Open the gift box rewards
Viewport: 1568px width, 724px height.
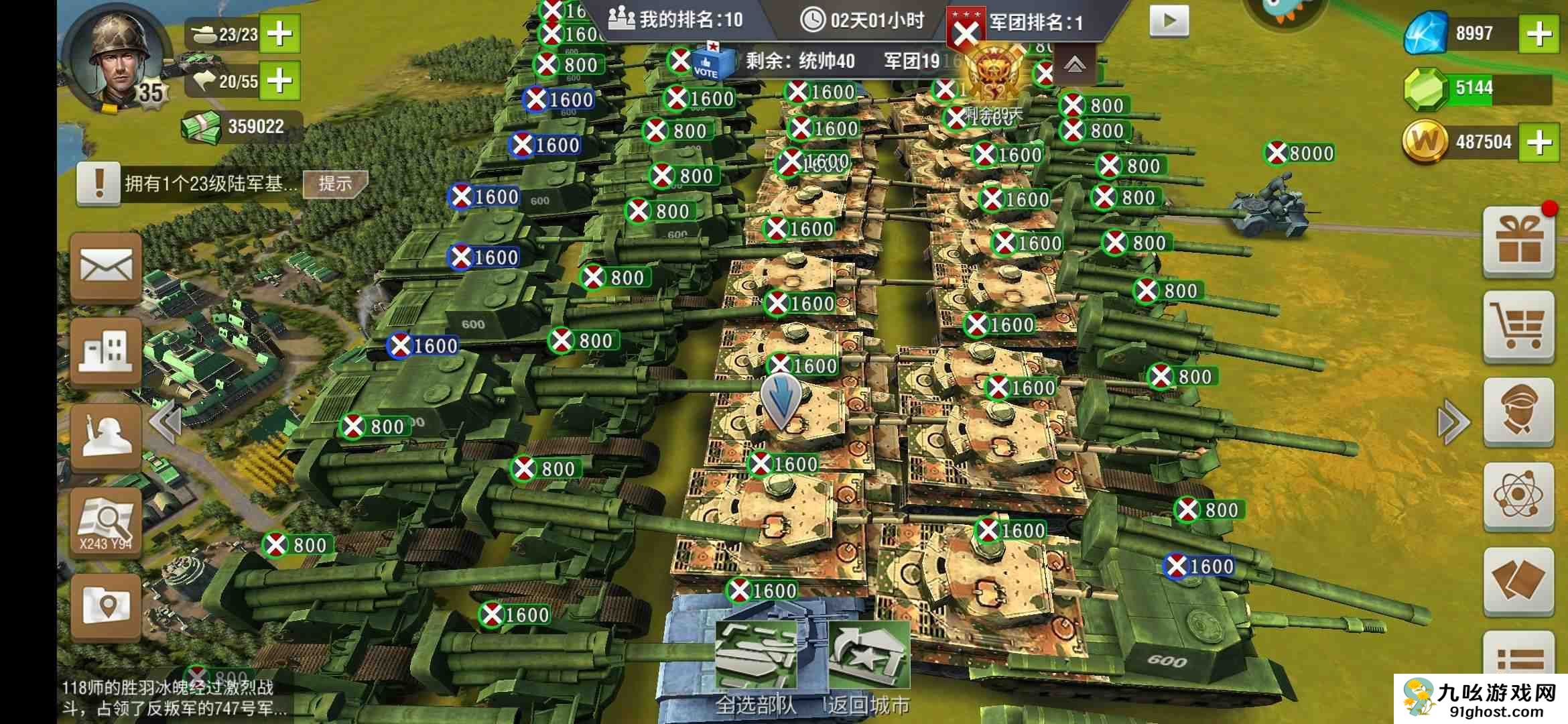[1518, 241]
